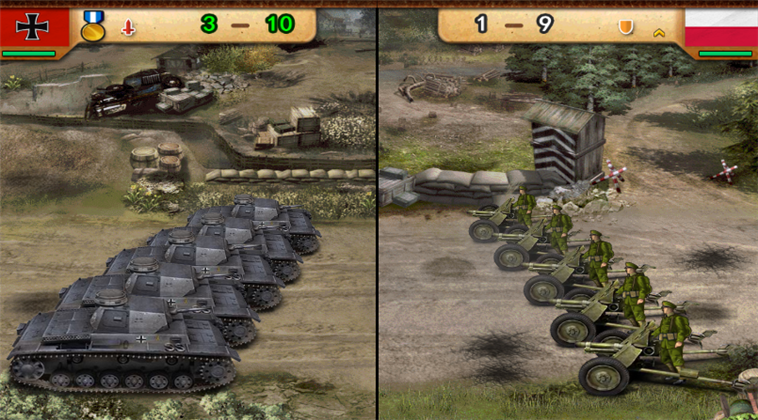Select the yellow chevron rank icon
The image size is (758, 420).
click(659, 32)
